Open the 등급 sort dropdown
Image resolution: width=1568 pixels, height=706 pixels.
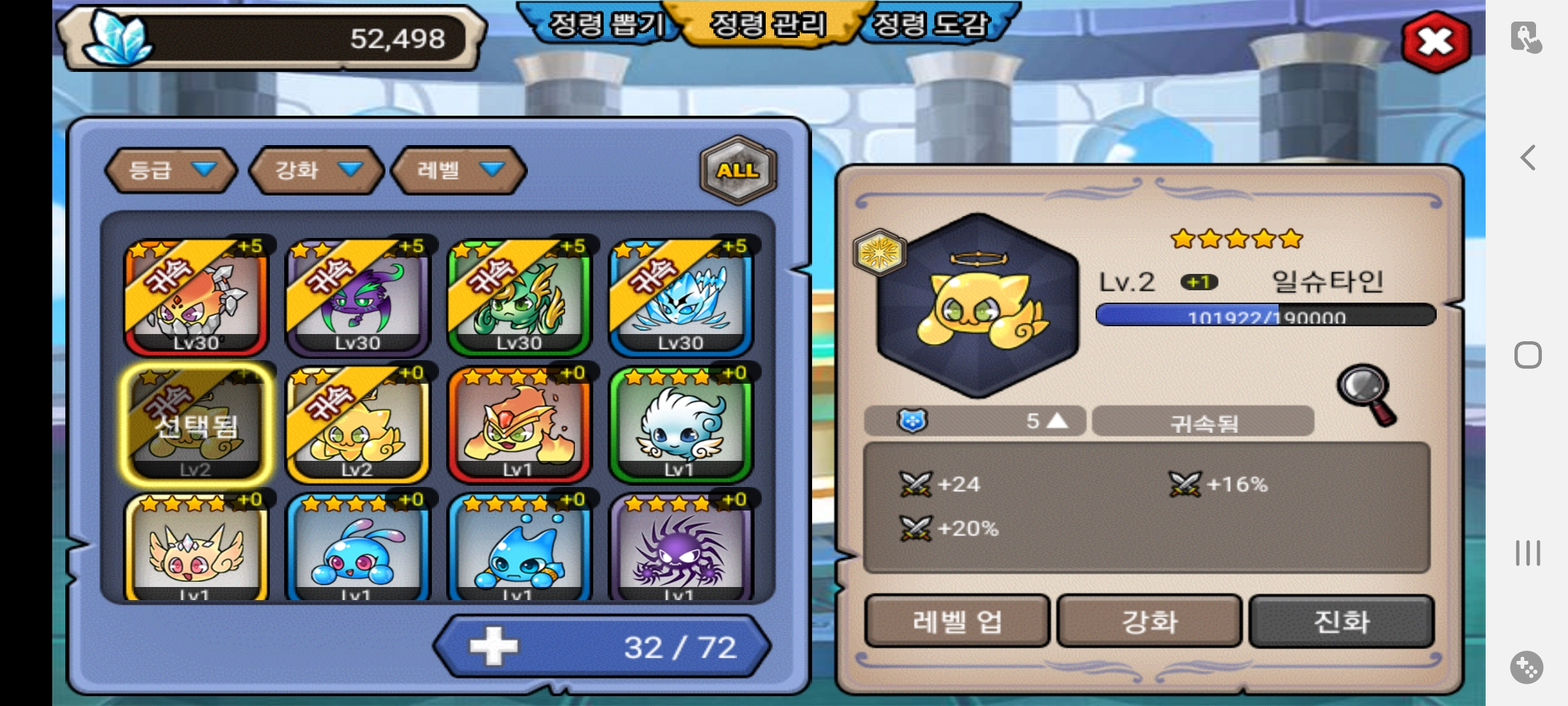click(x=170, y=170)
